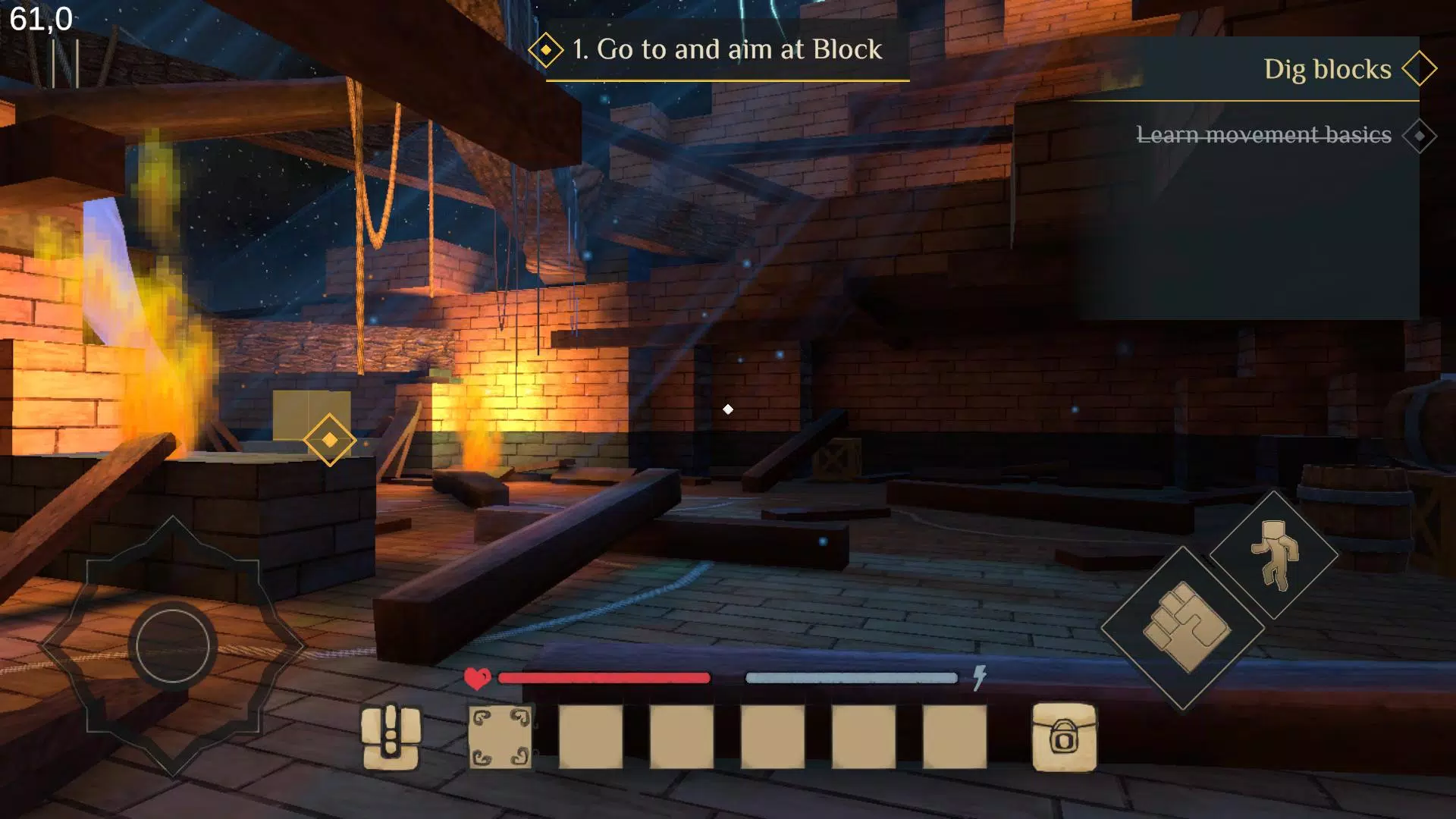This screenshot has height=819, width=1456.
Task: Select the block item in the first hotbar slot
Action: [x=500, y=739]
